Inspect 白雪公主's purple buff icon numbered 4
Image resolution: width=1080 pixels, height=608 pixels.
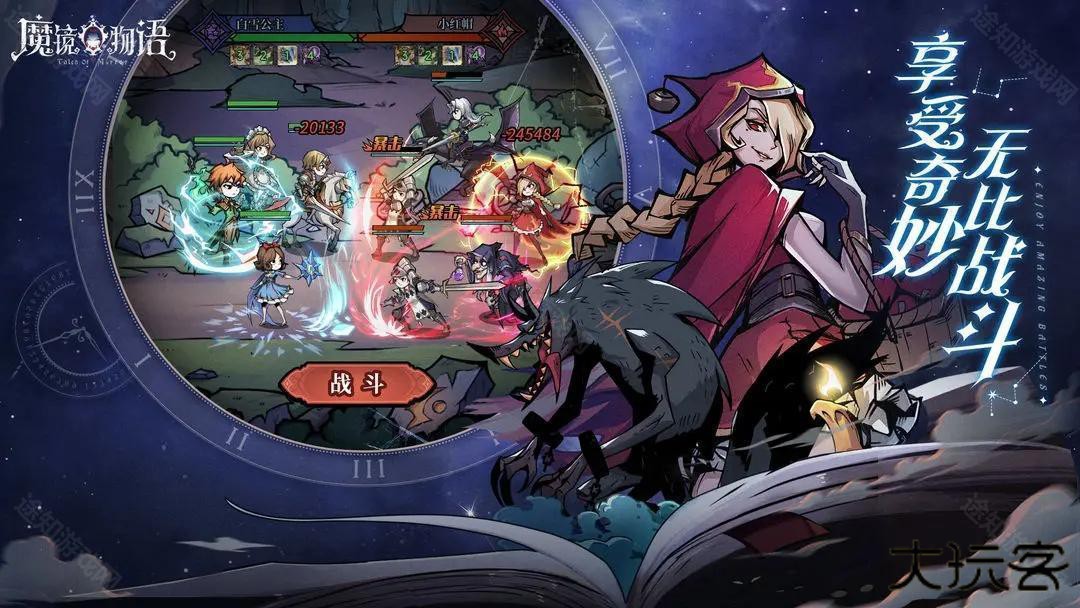312,55
